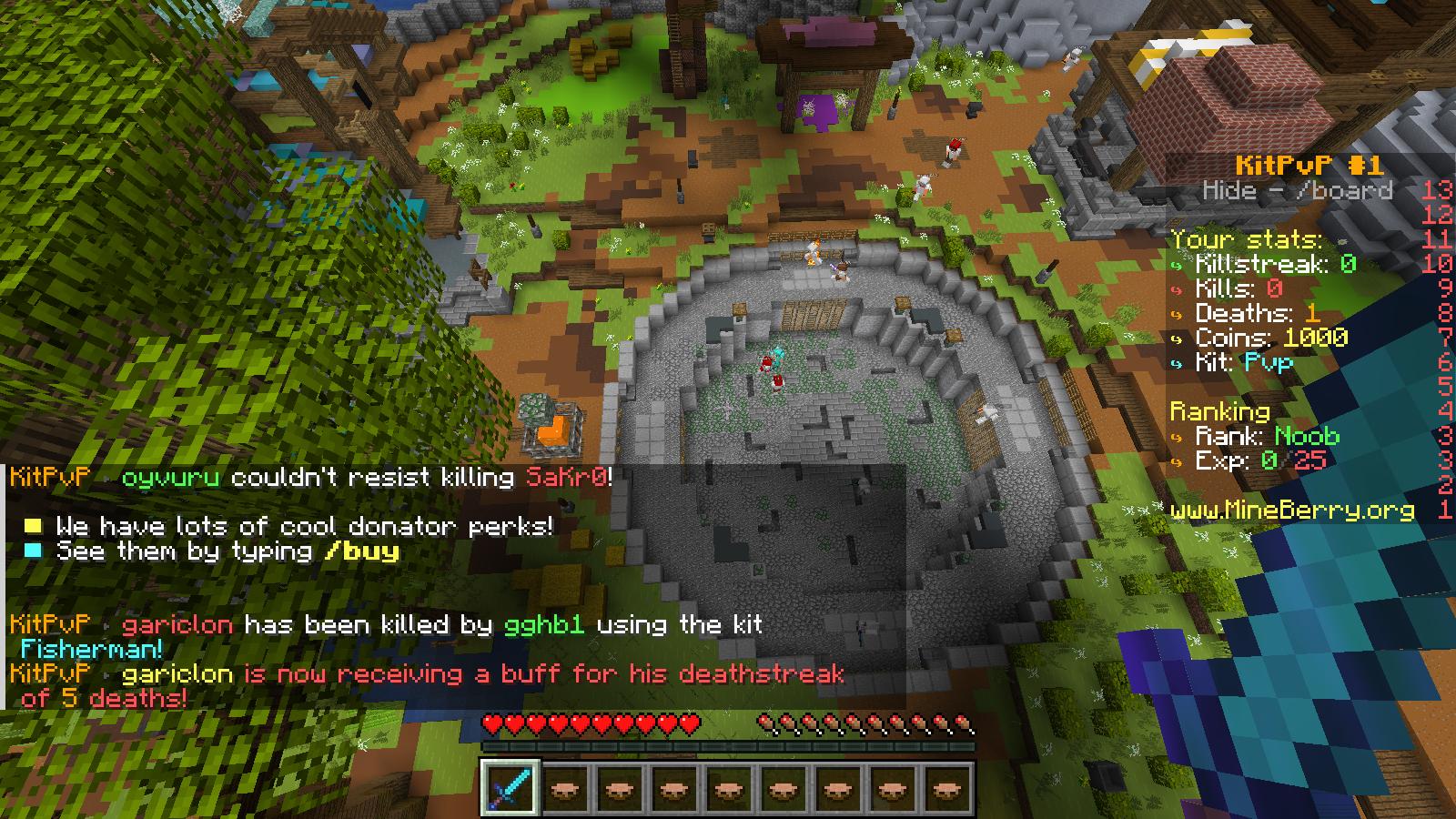Image resolution: width=1456 pixels, height=819 pixels.
Task: Collapse the KitPvP #1 scoreboard header
Action: [x=1310, y=166]
